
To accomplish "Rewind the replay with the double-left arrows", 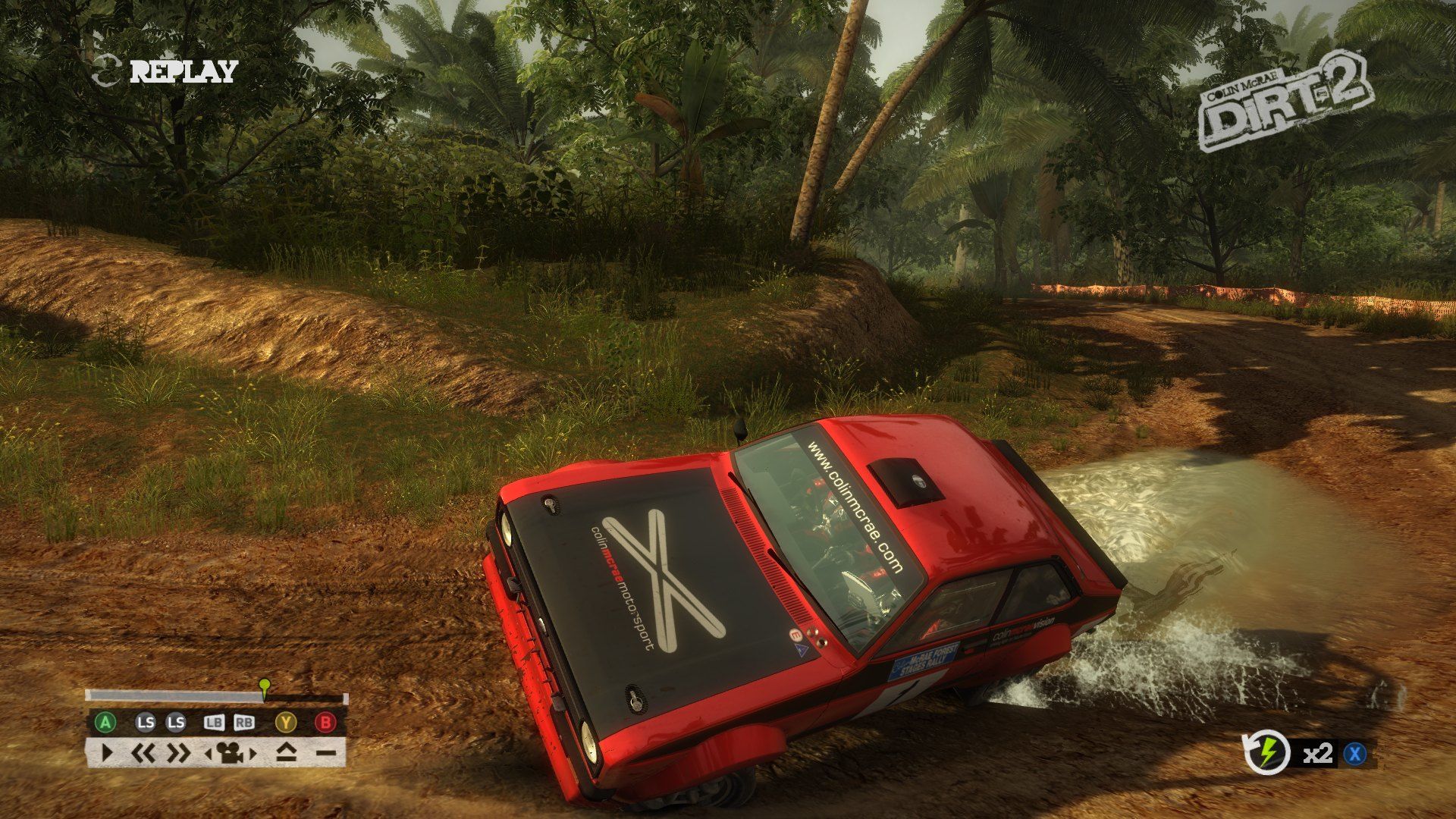I will (143, 753).
